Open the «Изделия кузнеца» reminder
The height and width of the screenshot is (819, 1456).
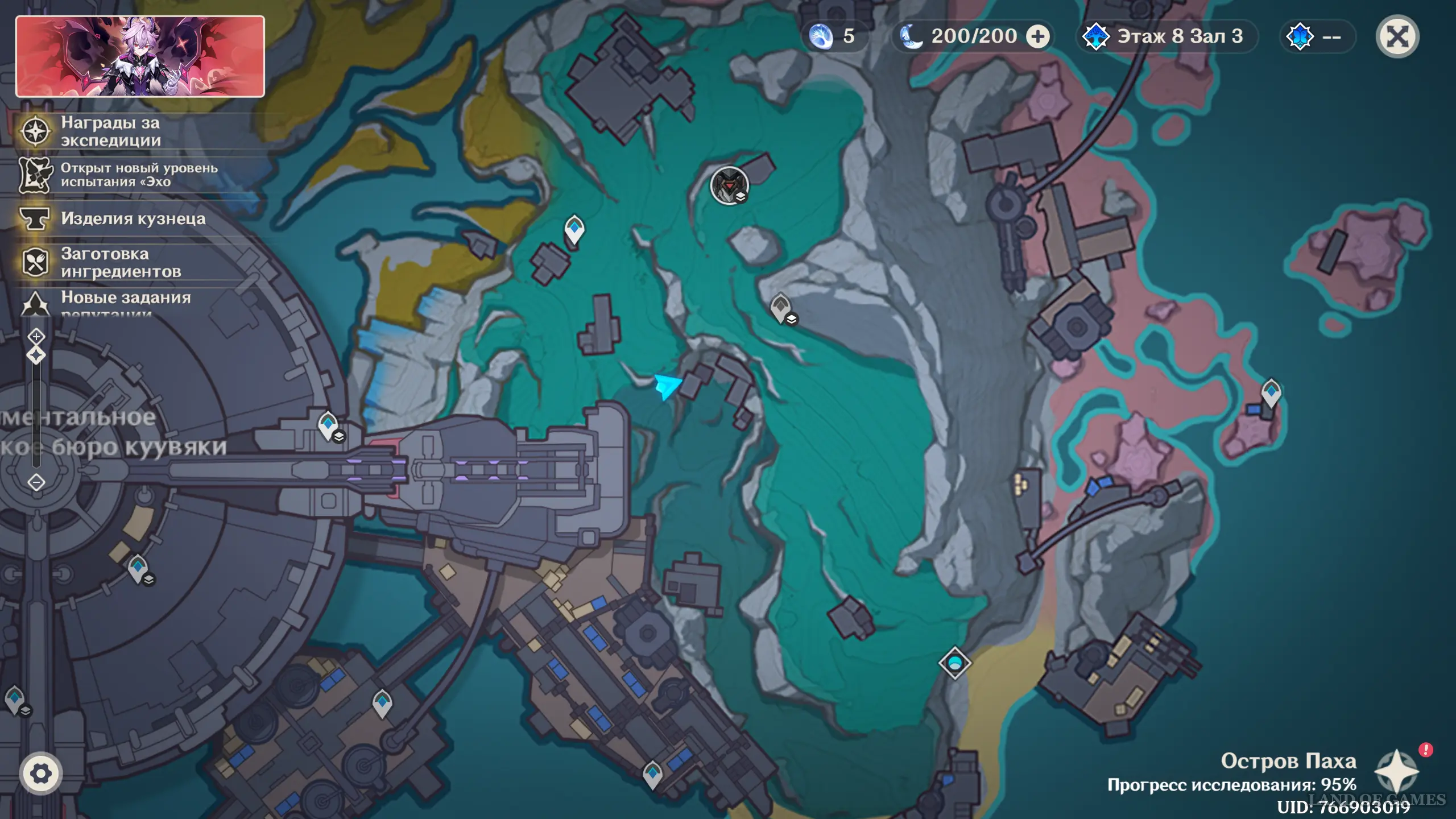click(133, 219)
